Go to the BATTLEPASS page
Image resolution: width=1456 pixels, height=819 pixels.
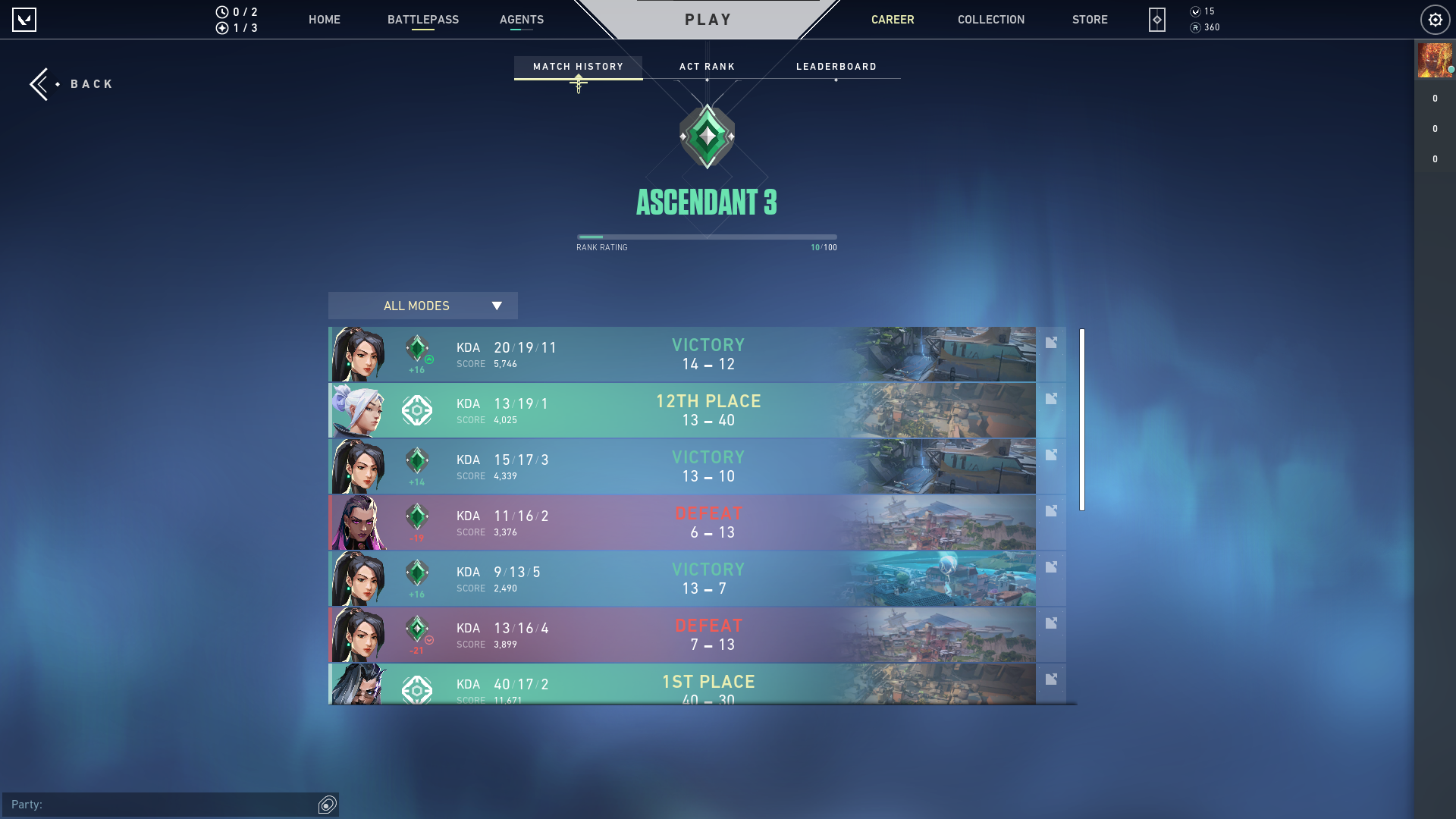pos(423,20)
